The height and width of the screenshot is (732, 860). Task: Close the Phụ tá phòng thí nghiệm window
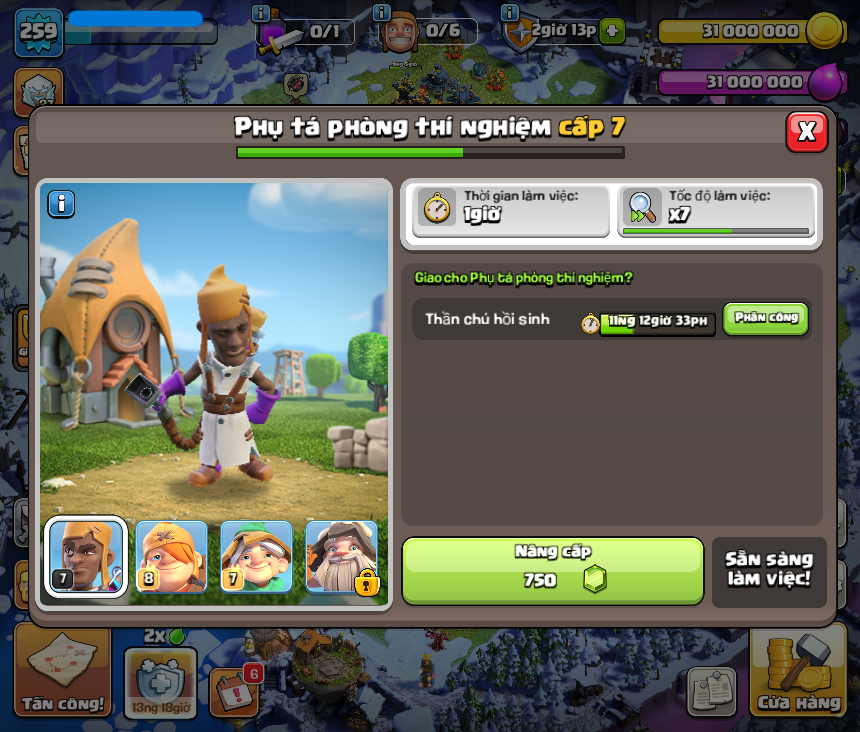click(x=806, y=131)
